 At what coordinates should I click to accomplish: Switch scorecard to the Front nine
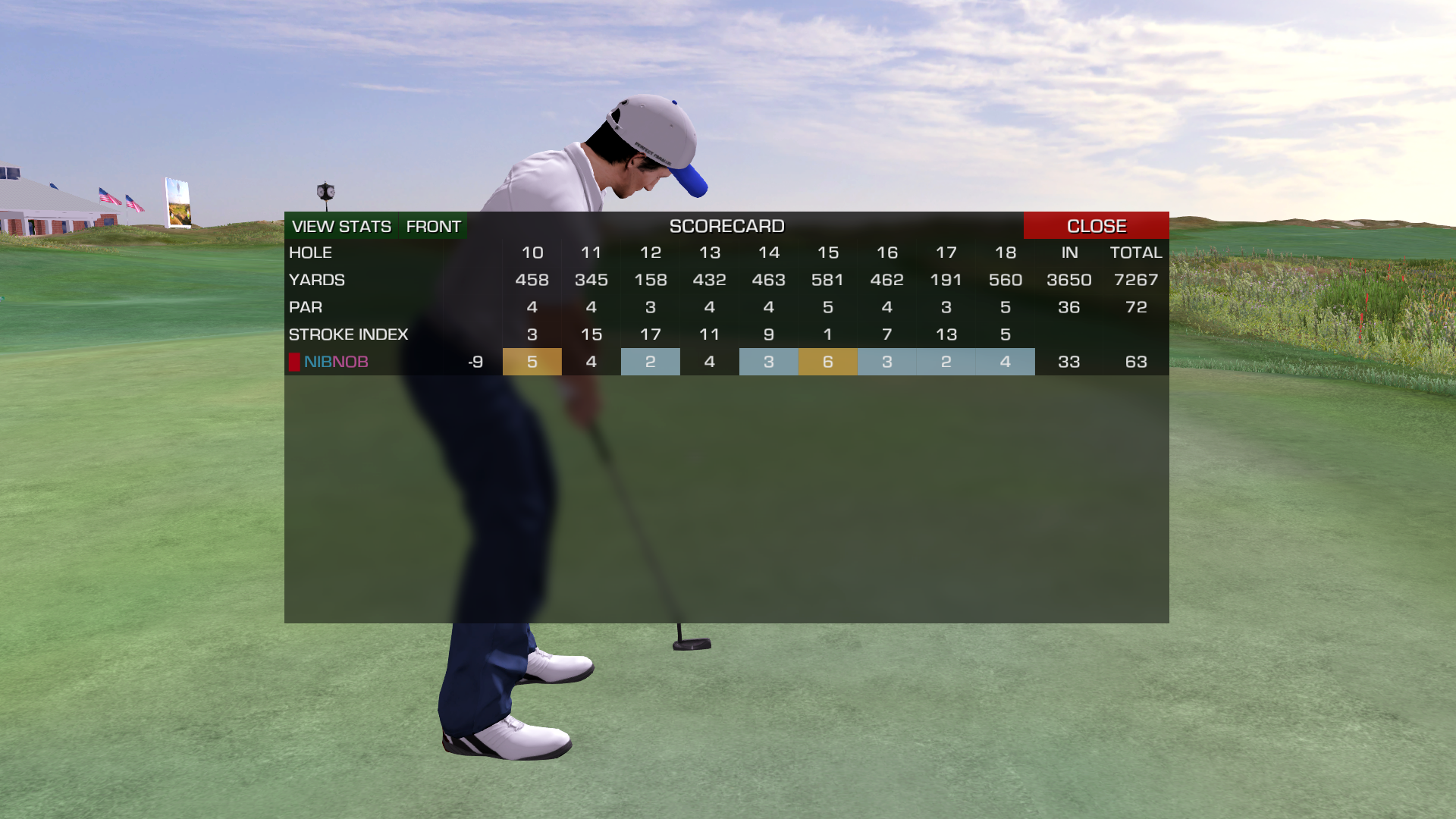point(433,226)
